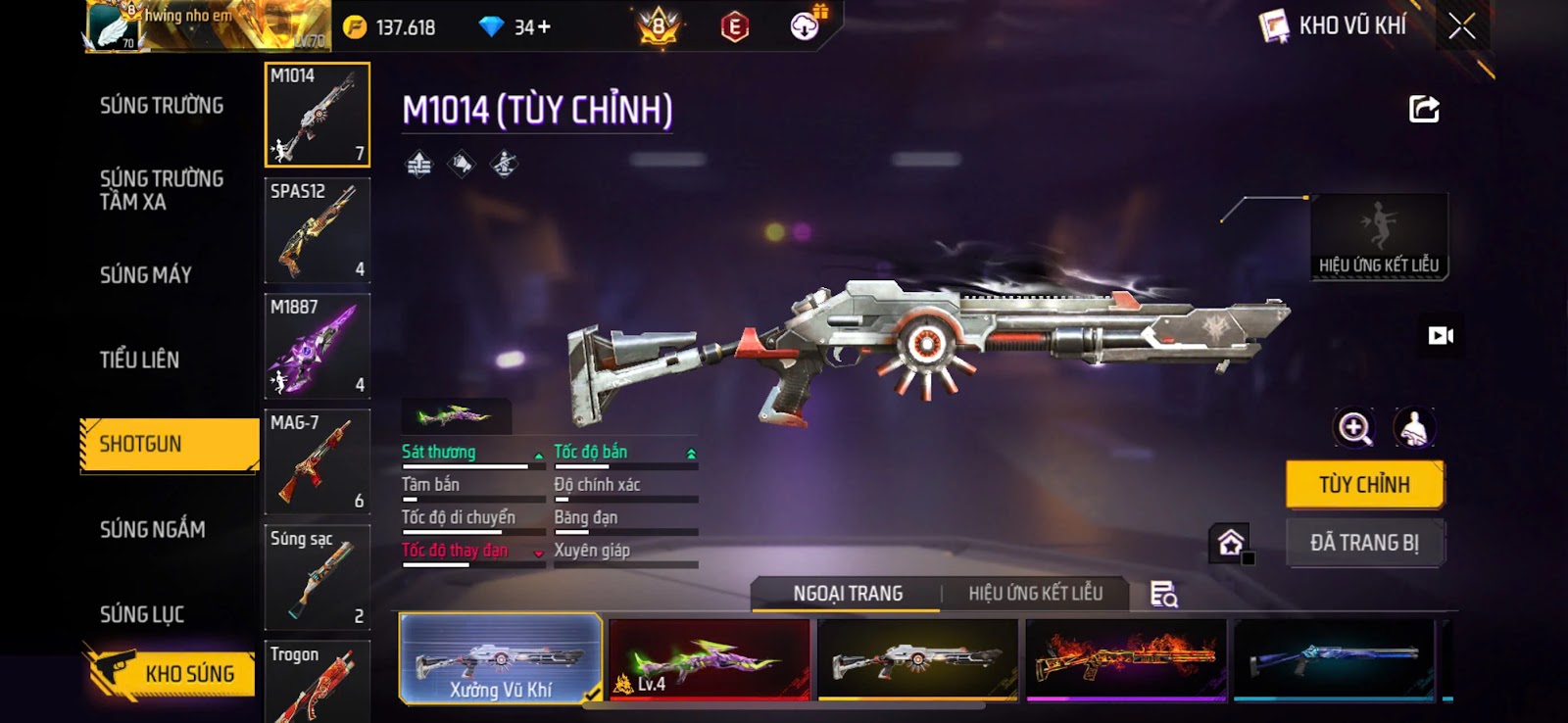This screenshot has height=723, width=1568.
Task: Open the magnifier zoom view of weapon
Action: coord(1354,428)
